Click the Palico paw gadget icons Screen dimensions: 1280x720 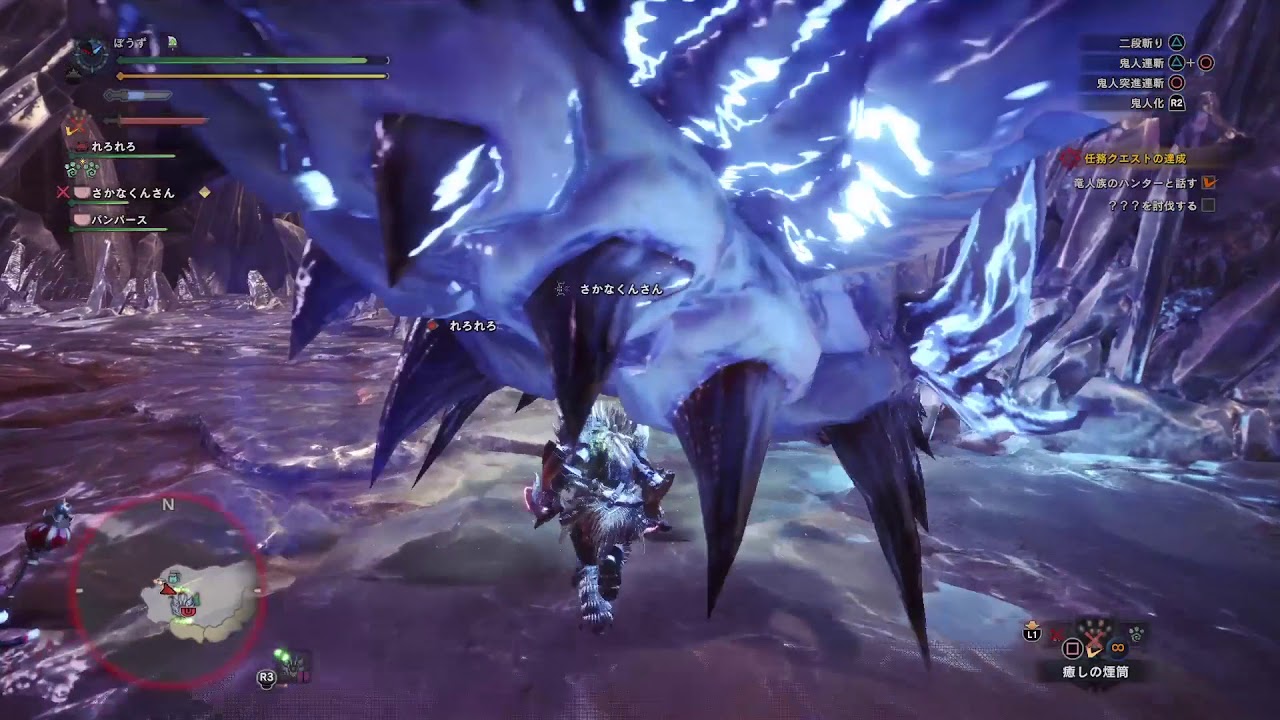(80, 168)
